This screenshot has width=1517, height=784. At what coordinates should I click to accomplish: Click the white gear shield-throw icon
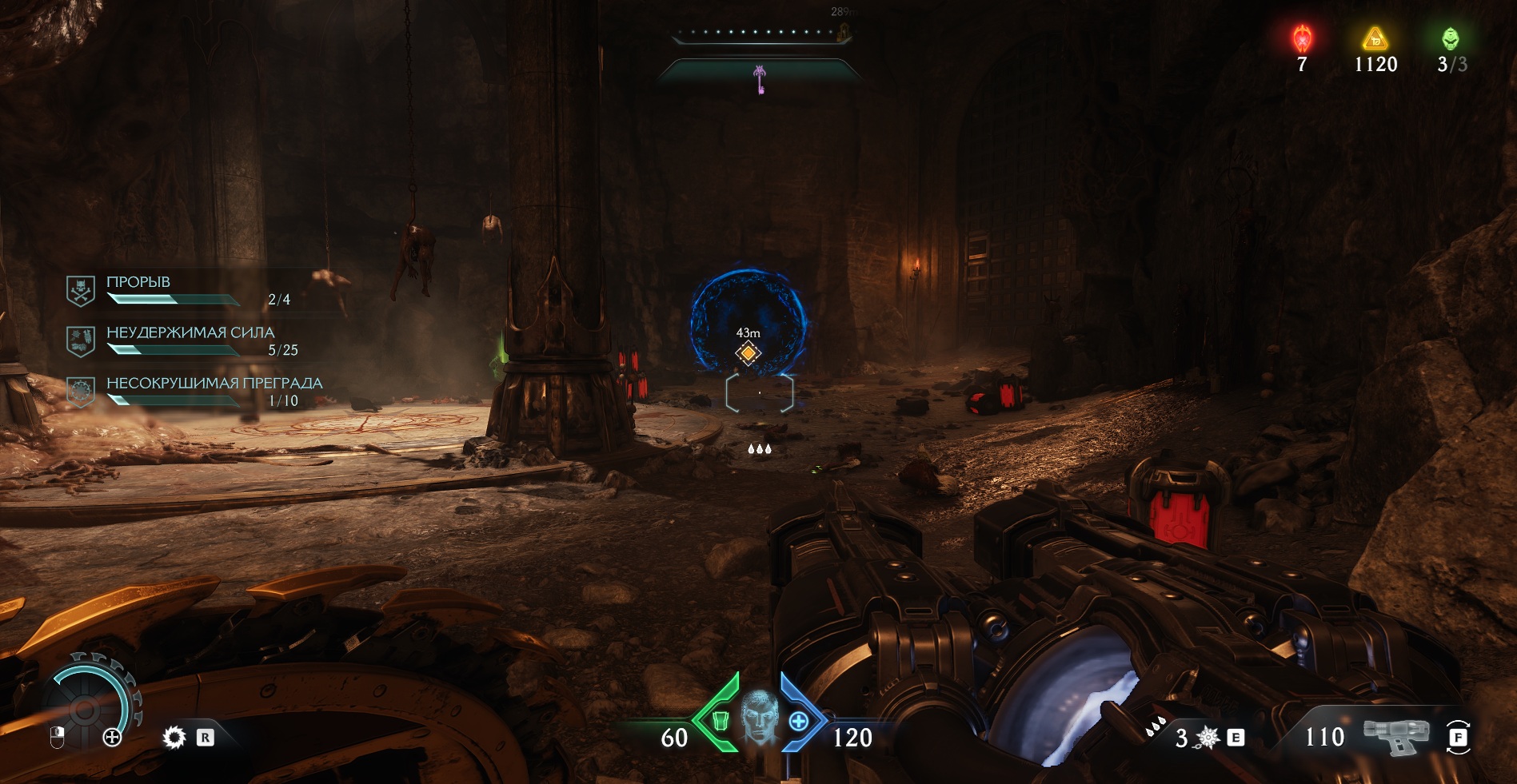tap(174, 737)
